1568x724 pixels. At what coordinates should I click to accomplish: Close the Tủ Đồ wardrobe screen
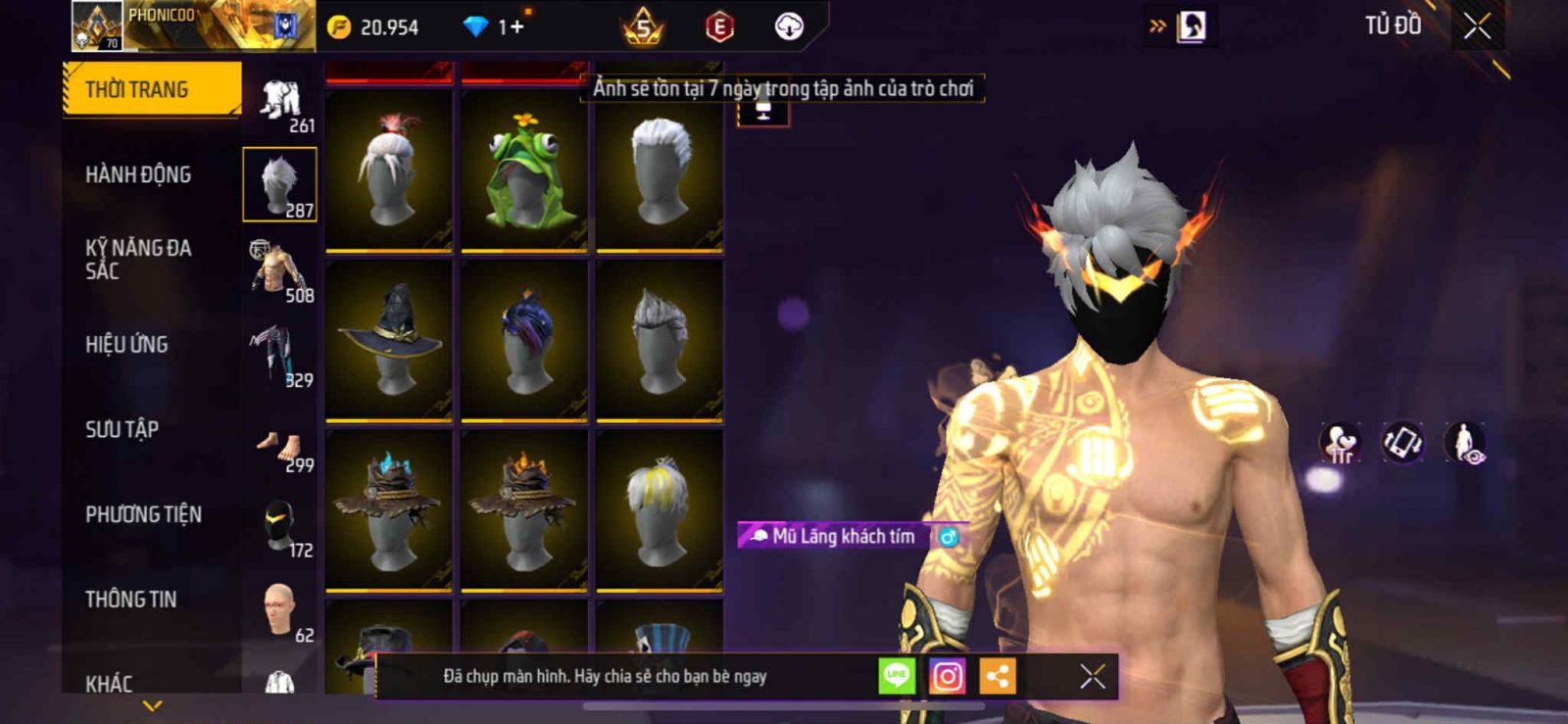tap(1477, 26)
